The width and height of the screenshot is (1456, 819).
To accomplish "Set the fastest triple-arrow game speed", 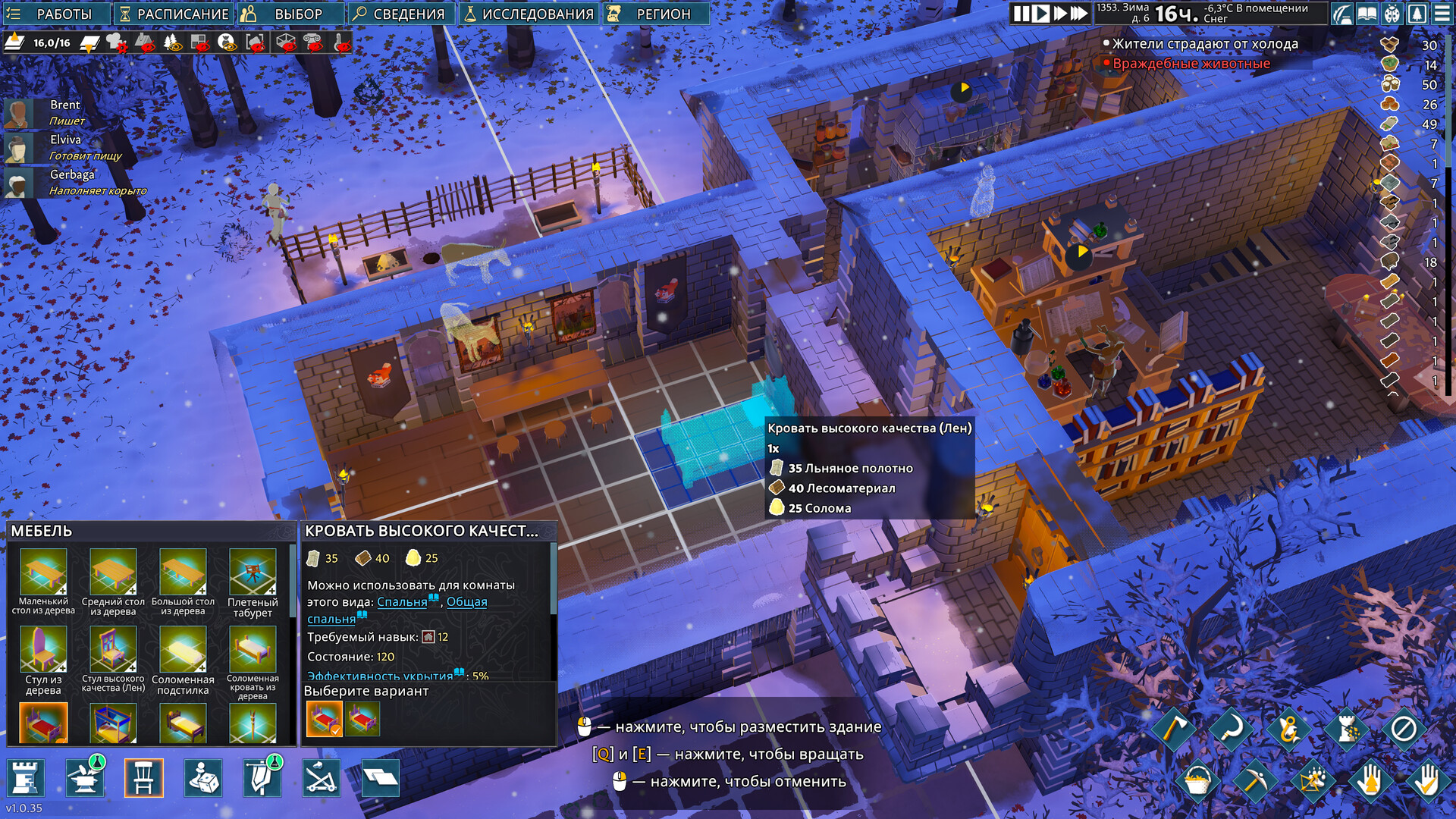I will 1079,14.
